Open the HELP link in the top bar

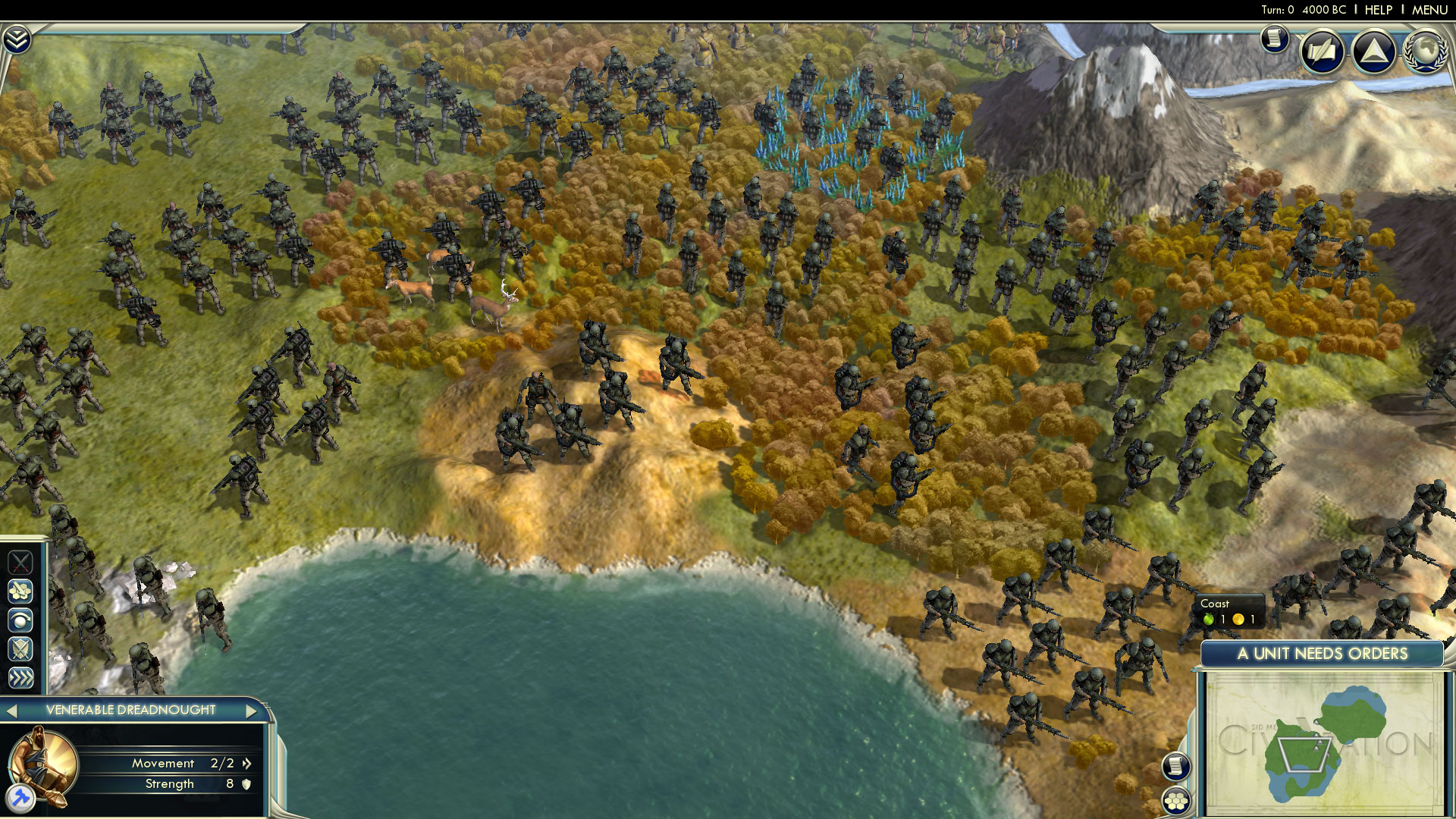click(1378, 10)
